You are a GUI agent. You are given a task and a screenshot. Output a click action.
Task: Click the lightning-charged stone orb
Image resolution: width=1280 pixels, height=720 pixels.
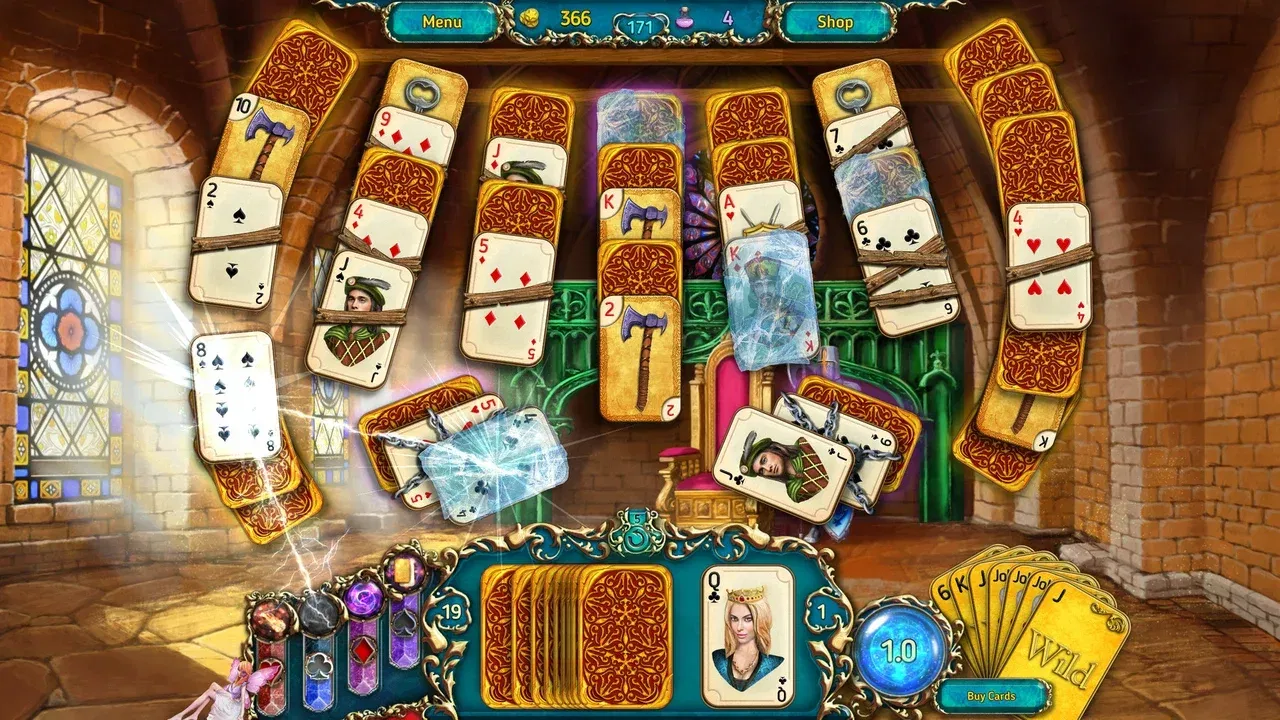point(318,615)
